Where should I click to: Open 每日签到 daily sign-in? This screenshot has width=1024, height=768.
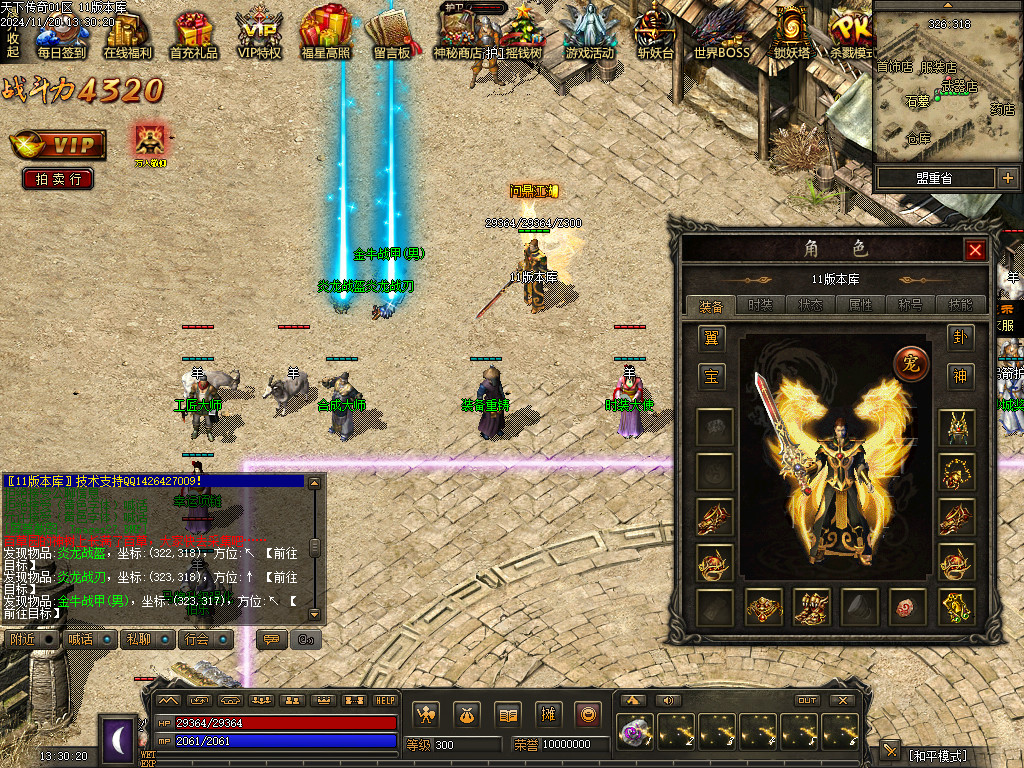tap(61, 33)
